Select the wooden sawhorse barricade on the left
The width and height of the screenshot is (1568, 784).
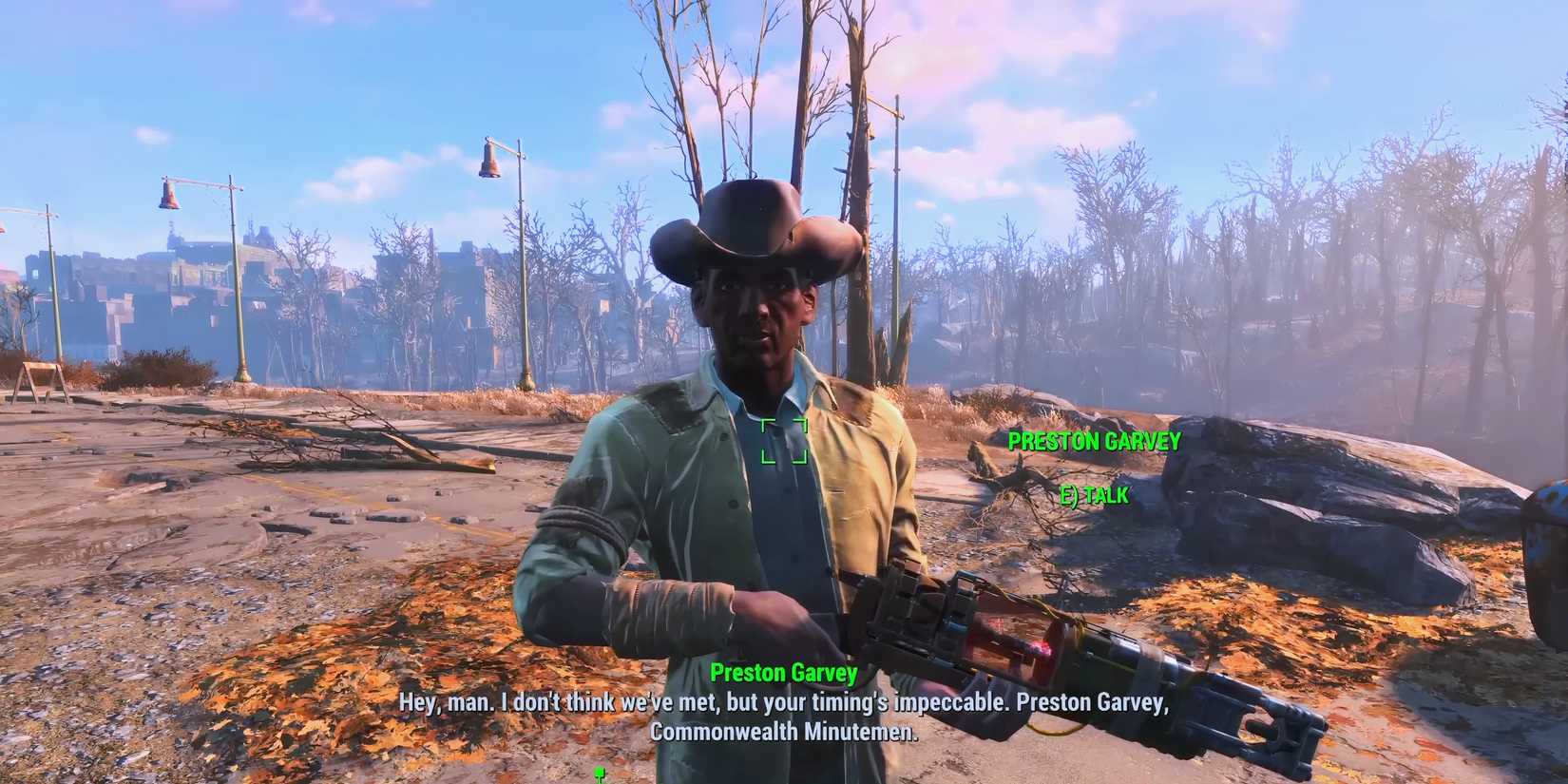pyautogui.click(x=43, y=371)
